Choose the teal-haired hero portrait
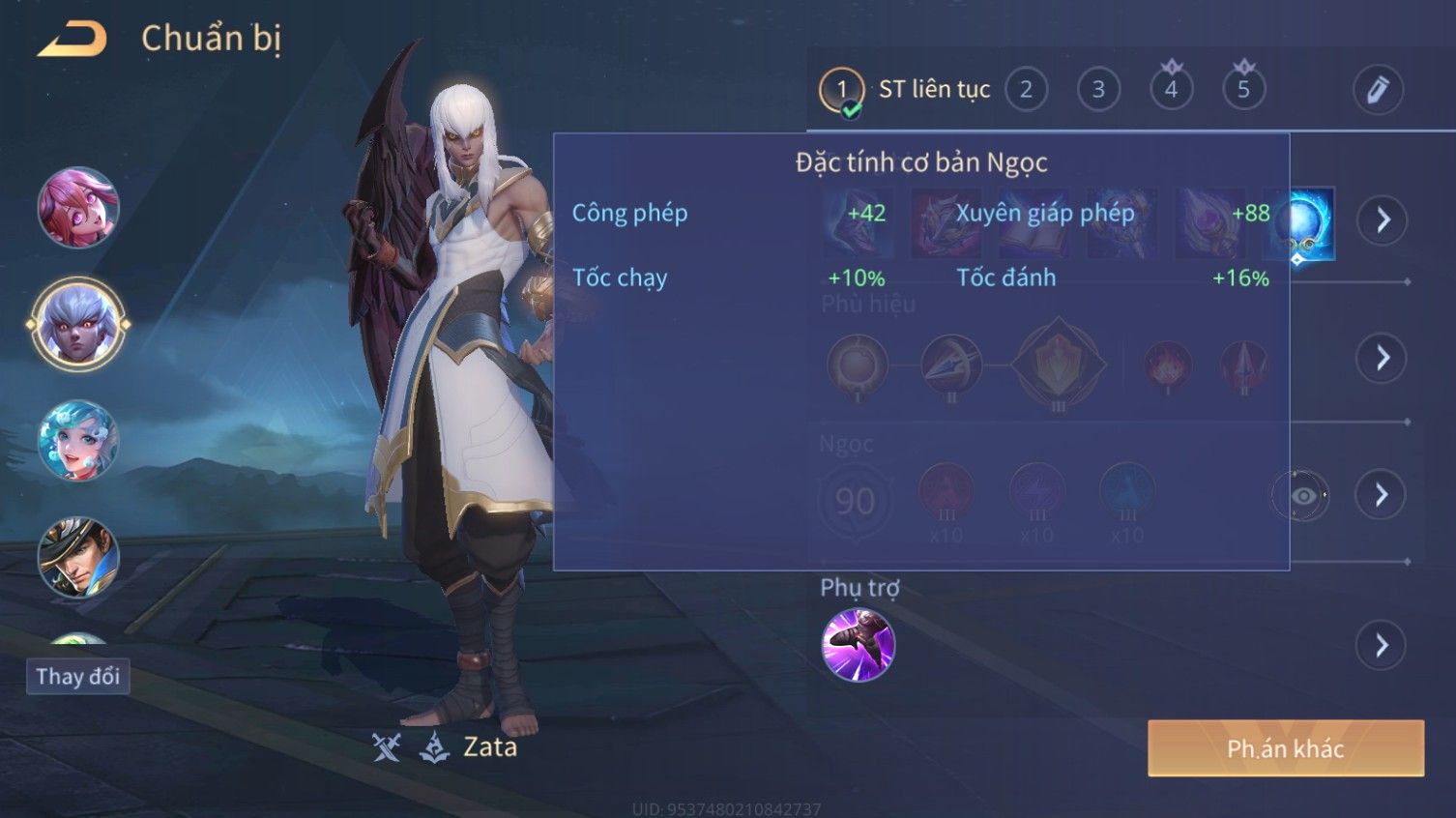The height and width of the screenshot is (818, 1456). coord(77,441)
